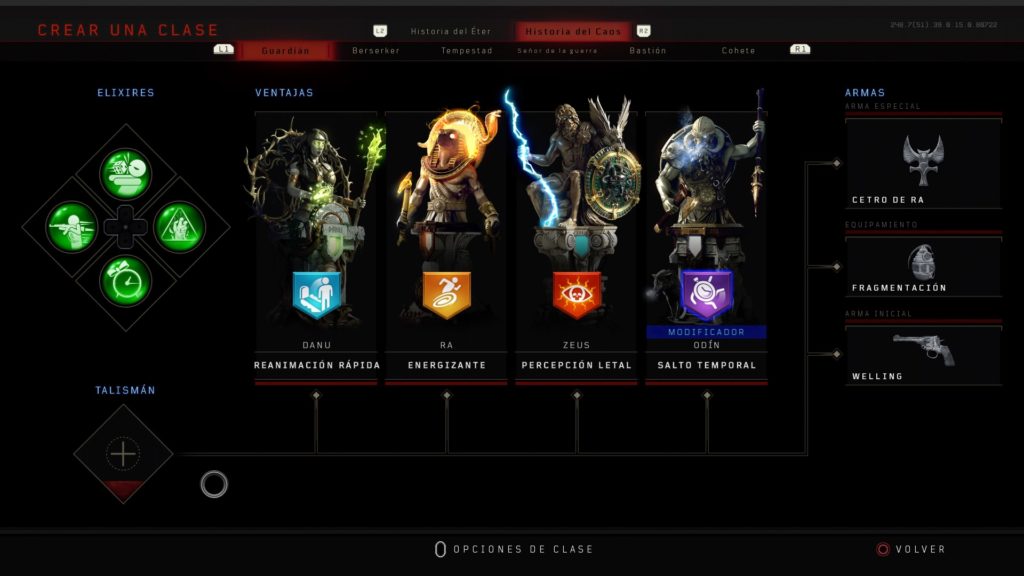Select the Welling starting weapon slot
The height and width of the screenshot is (576, 1024).
pyautogui.click(x=922, y=355)
